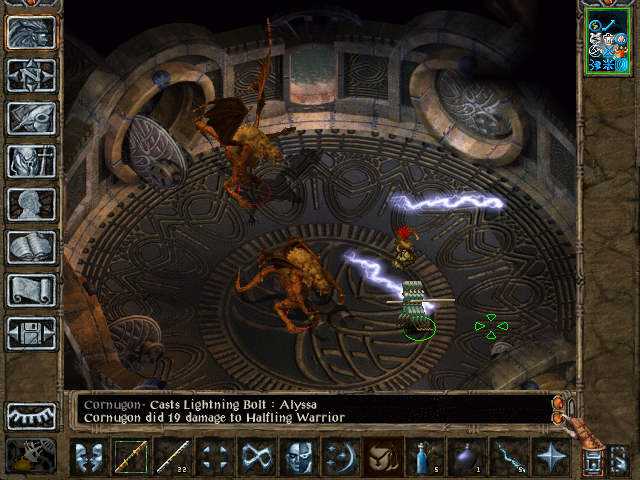Use the dark round flask quick item
Viewport: 640px width, 480px height.
(x=467, y=457)
